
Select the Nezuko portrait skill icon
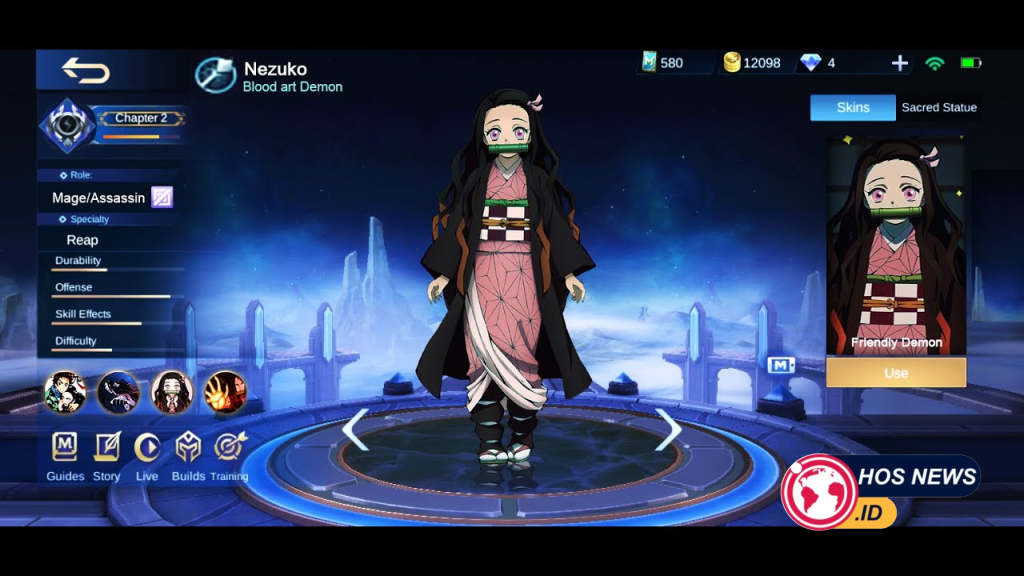[172, 392]
